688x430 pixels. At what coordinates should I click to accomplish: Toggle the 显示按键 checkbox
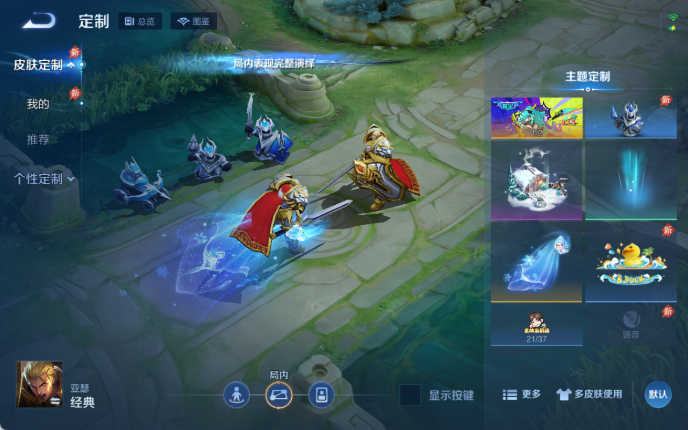click(x=409, y=395)
